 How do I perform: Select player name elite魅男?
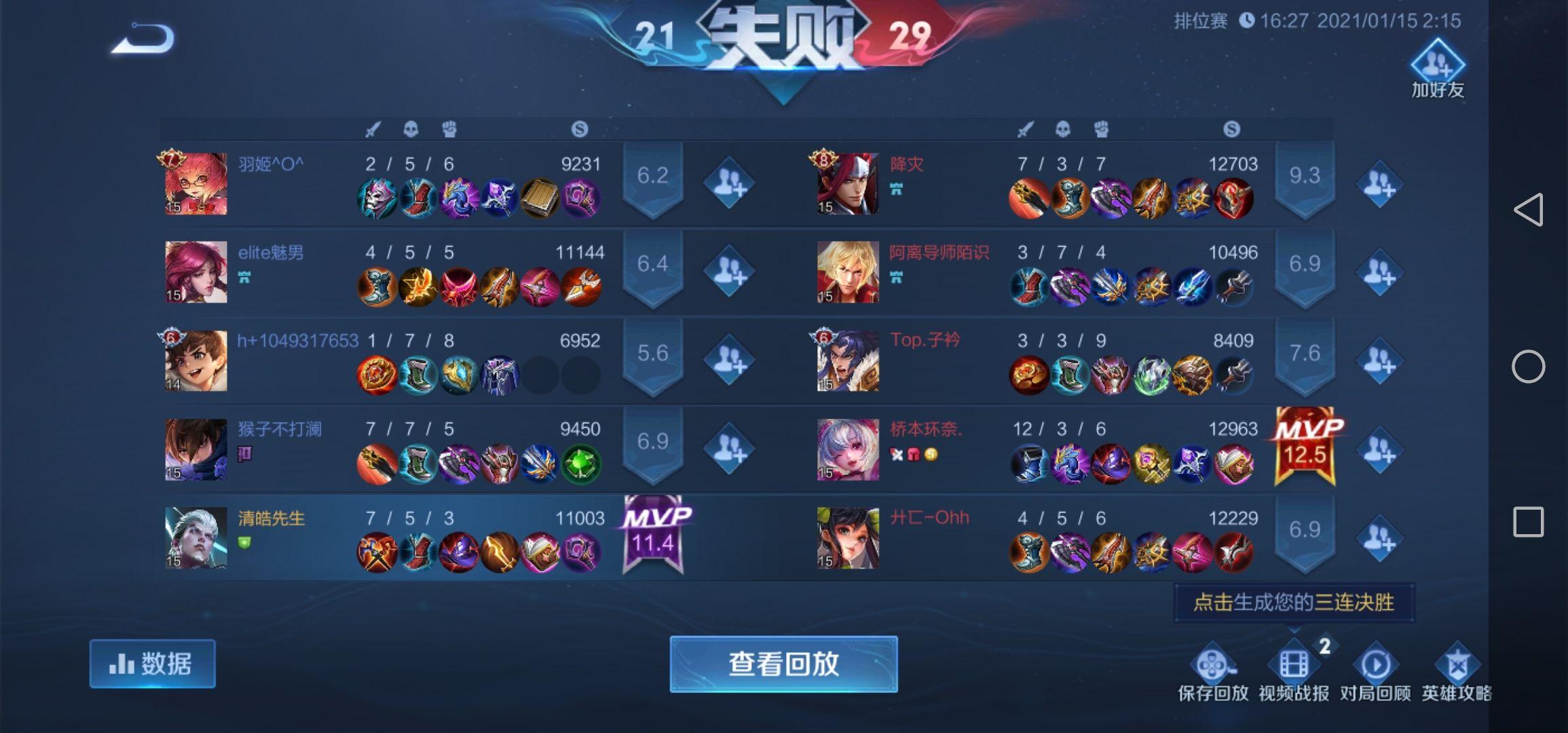pos(271,252)
